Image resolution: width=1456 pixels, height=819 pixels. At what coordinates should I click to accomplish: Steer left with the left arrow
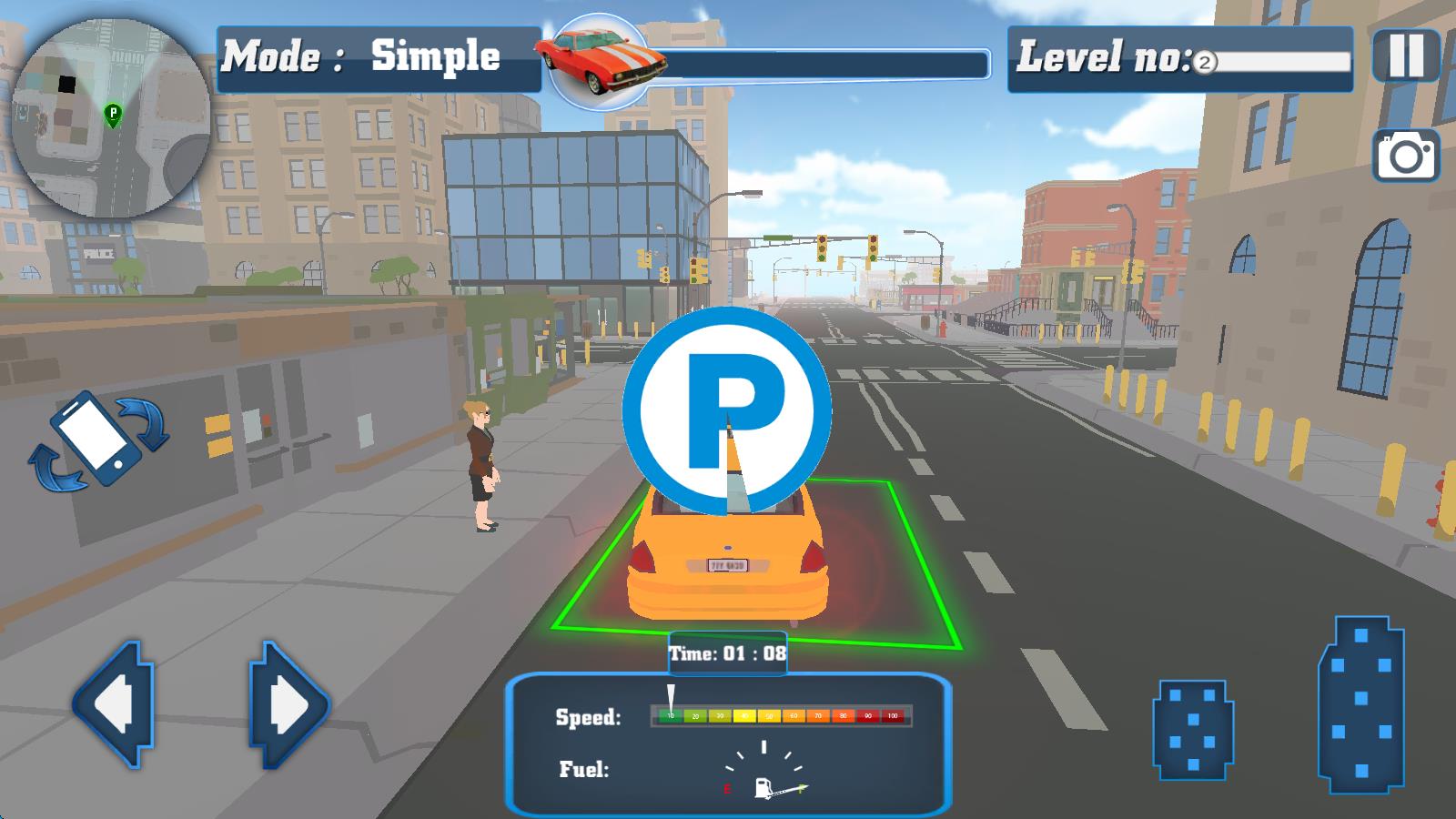point(113,704)
